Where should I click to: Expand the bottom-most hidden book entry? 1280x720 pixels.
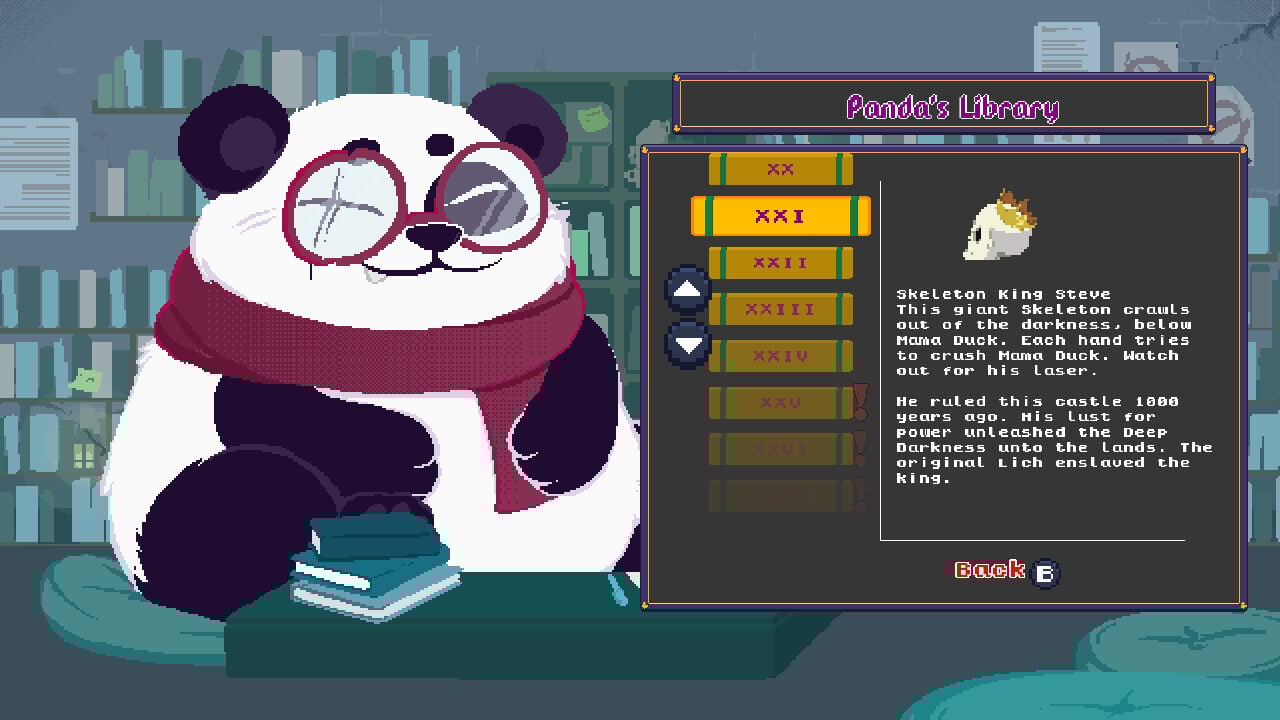[x=780, y=494]
